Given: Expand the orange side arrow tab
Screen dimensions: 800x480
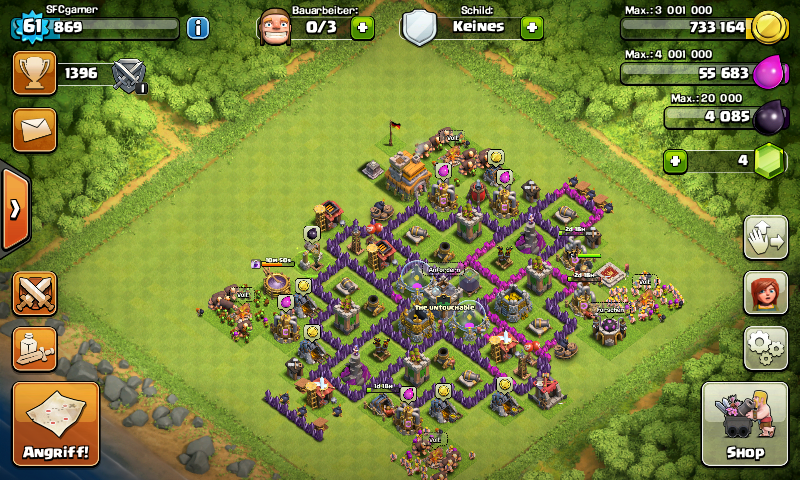Looking at the screenshot, I should point(15,209).
